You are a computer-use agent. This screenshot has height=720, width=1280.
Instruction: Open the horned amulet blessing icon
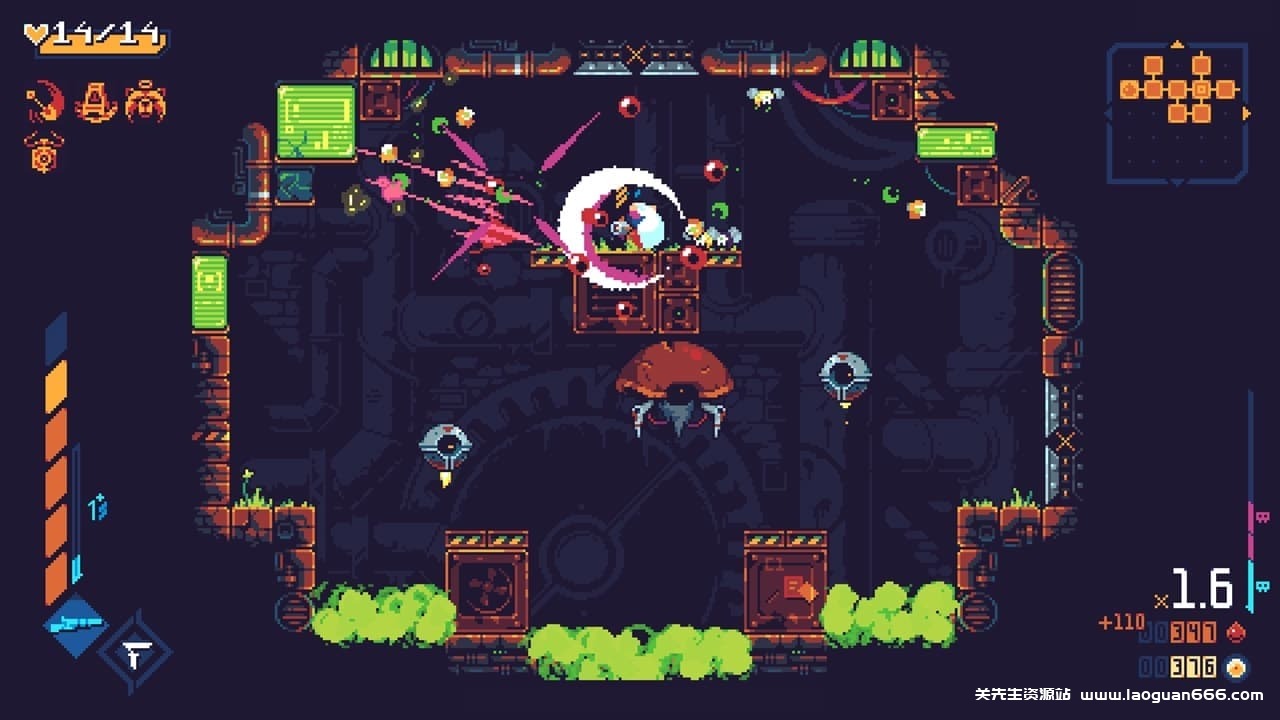coord(44,153)
